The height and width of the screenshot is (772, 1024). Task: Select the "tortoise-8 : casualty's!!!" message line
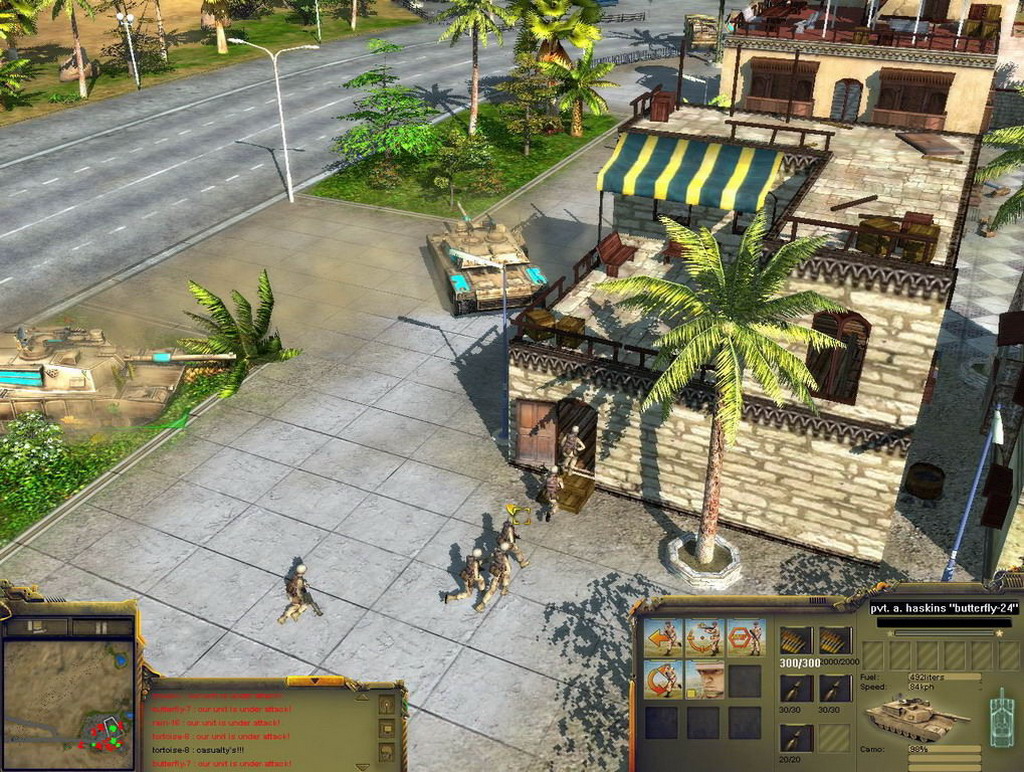tap(198, 750)
